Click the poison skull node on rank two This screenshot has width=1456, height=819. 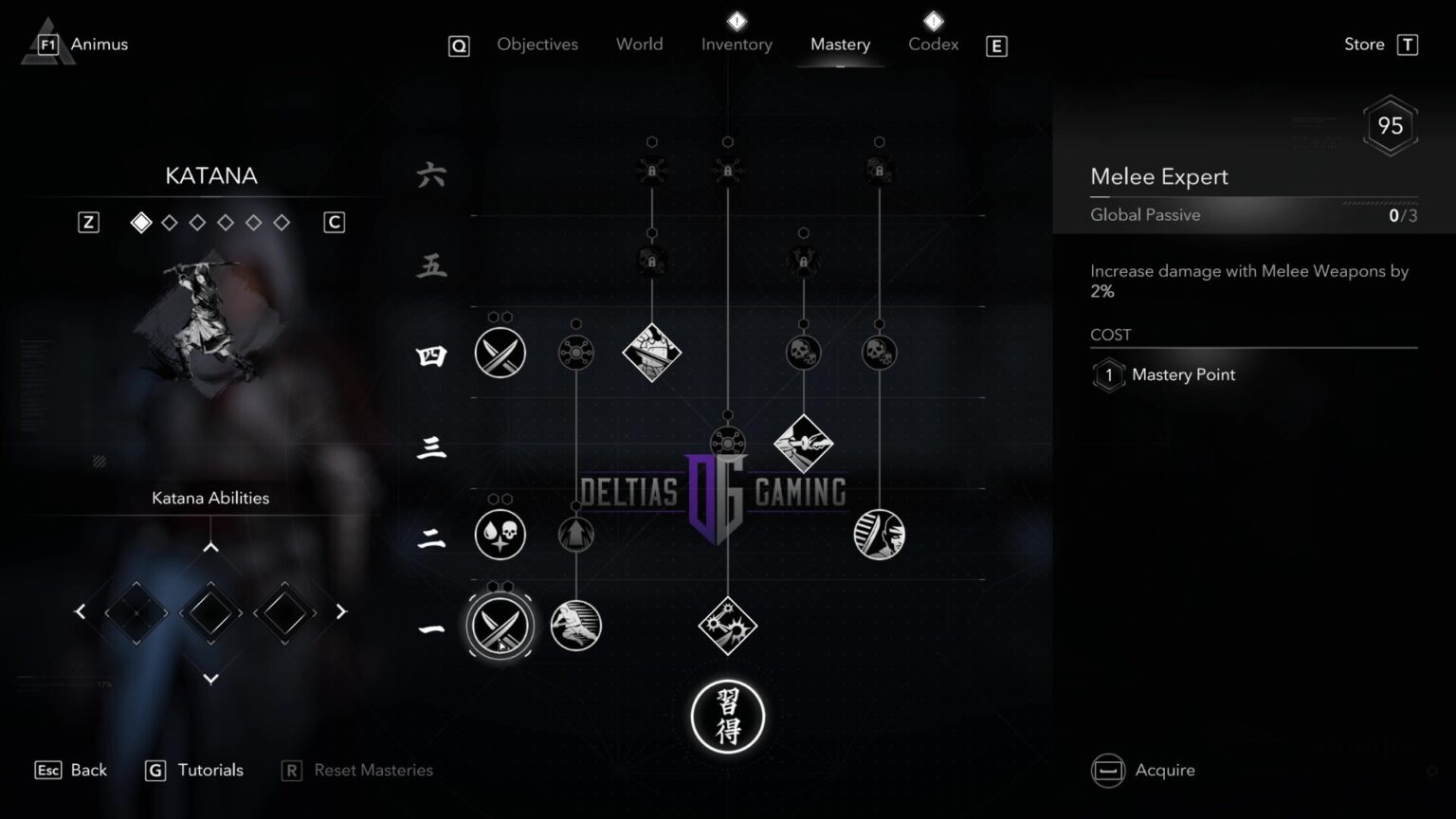500,534
